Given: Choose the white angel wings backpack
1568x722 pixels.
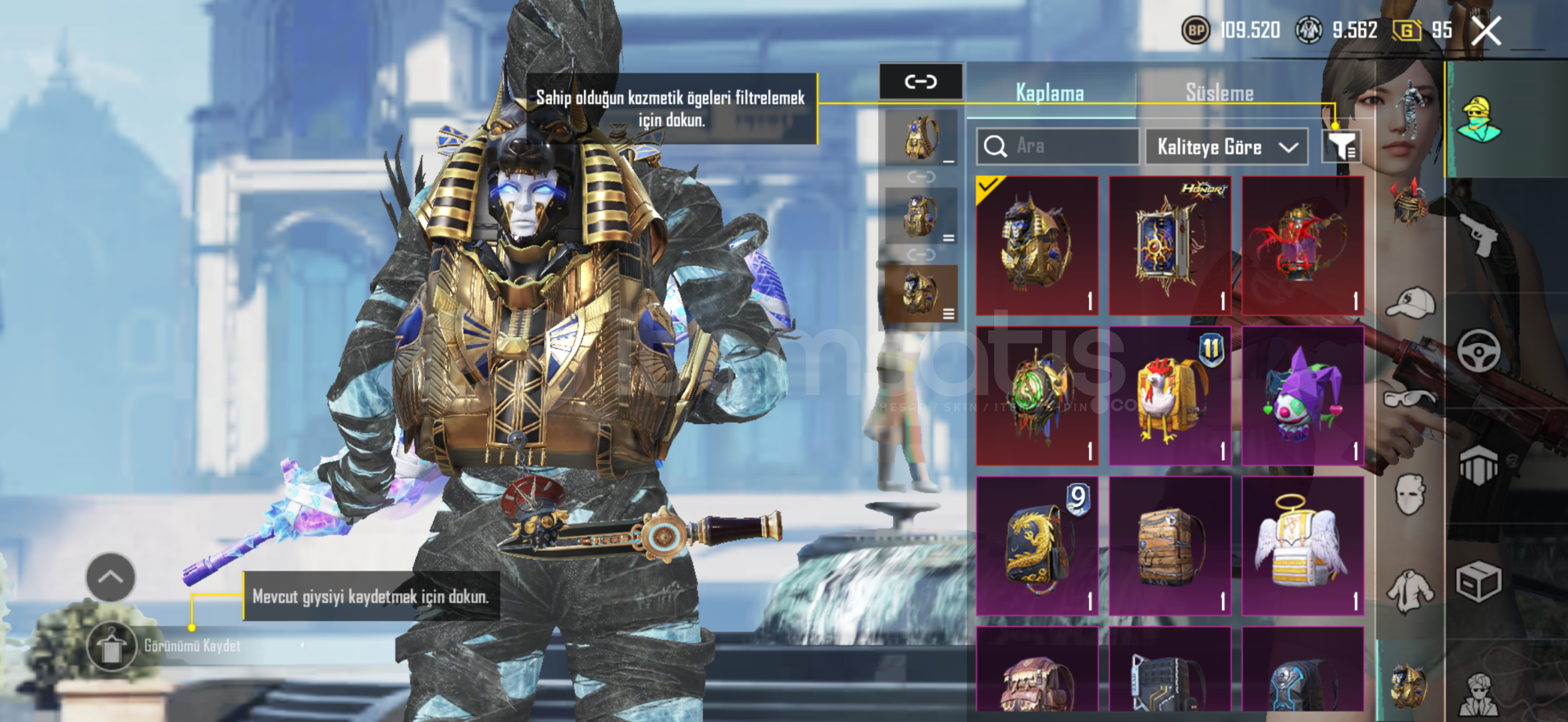Looking at the screenshot, I should tap(1302, 546).
